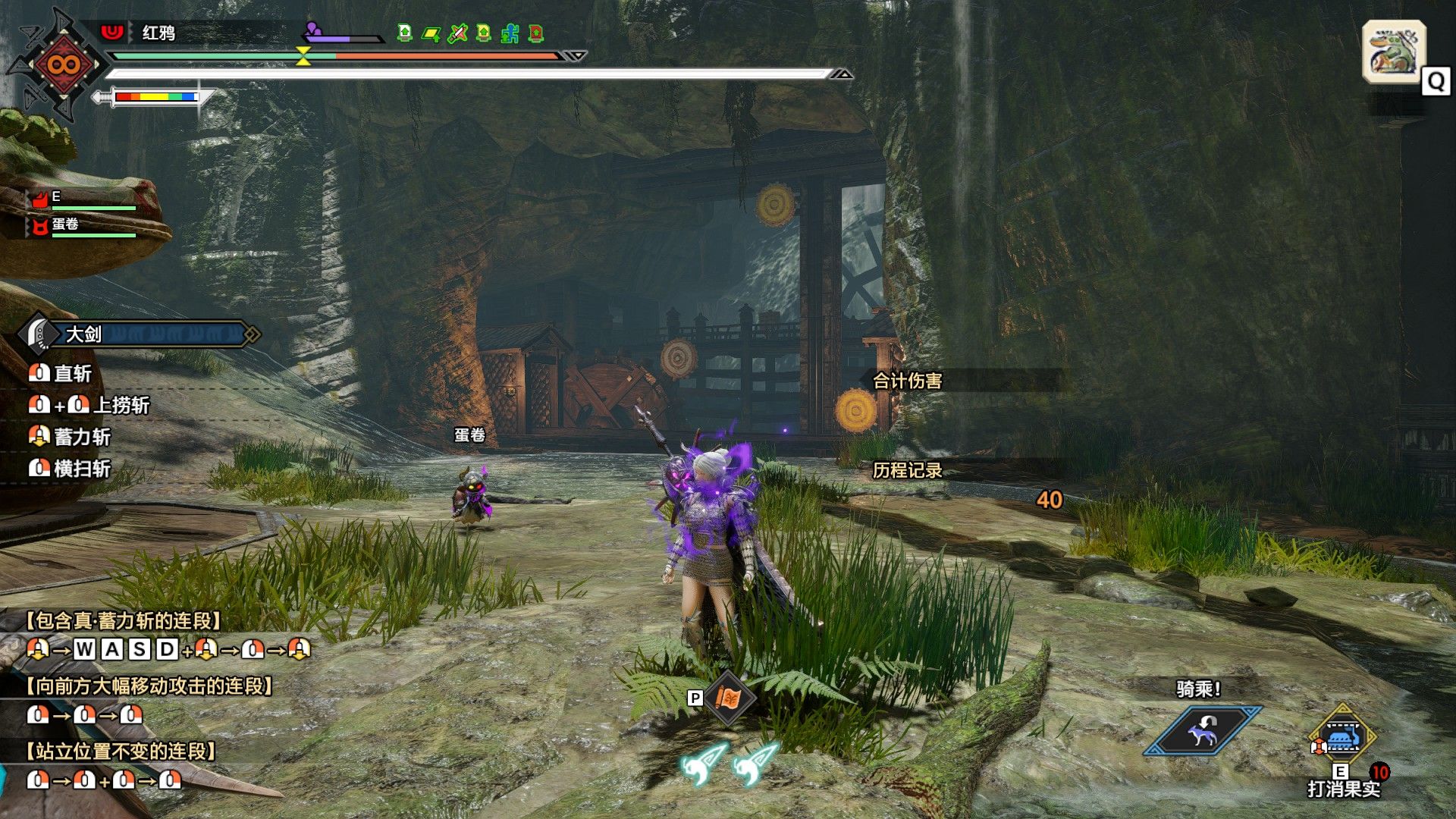
Task: Choose the 蓄力斩 move in the controls list
Action: coord(81,437)
